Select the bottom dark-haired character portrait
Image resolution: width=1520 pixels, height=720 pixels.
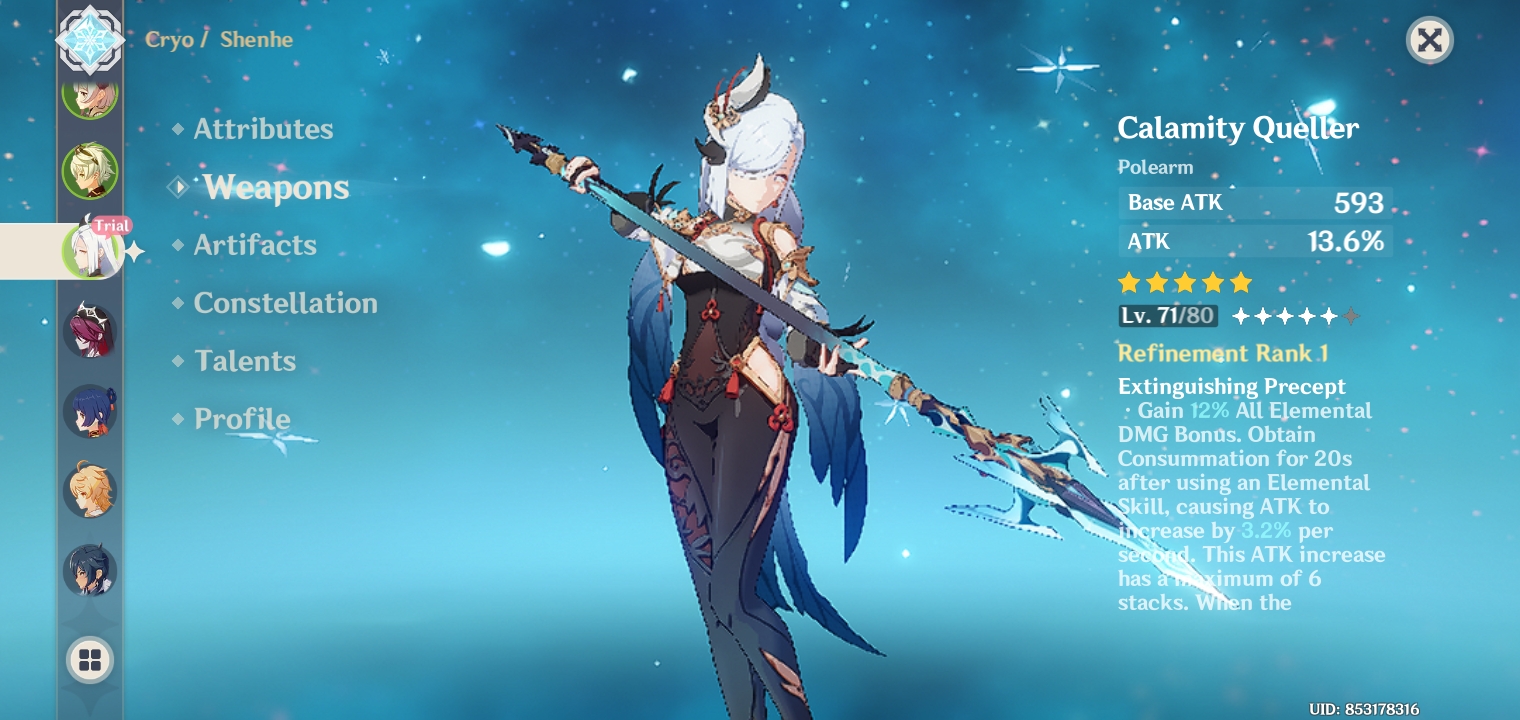pos(91,571)
